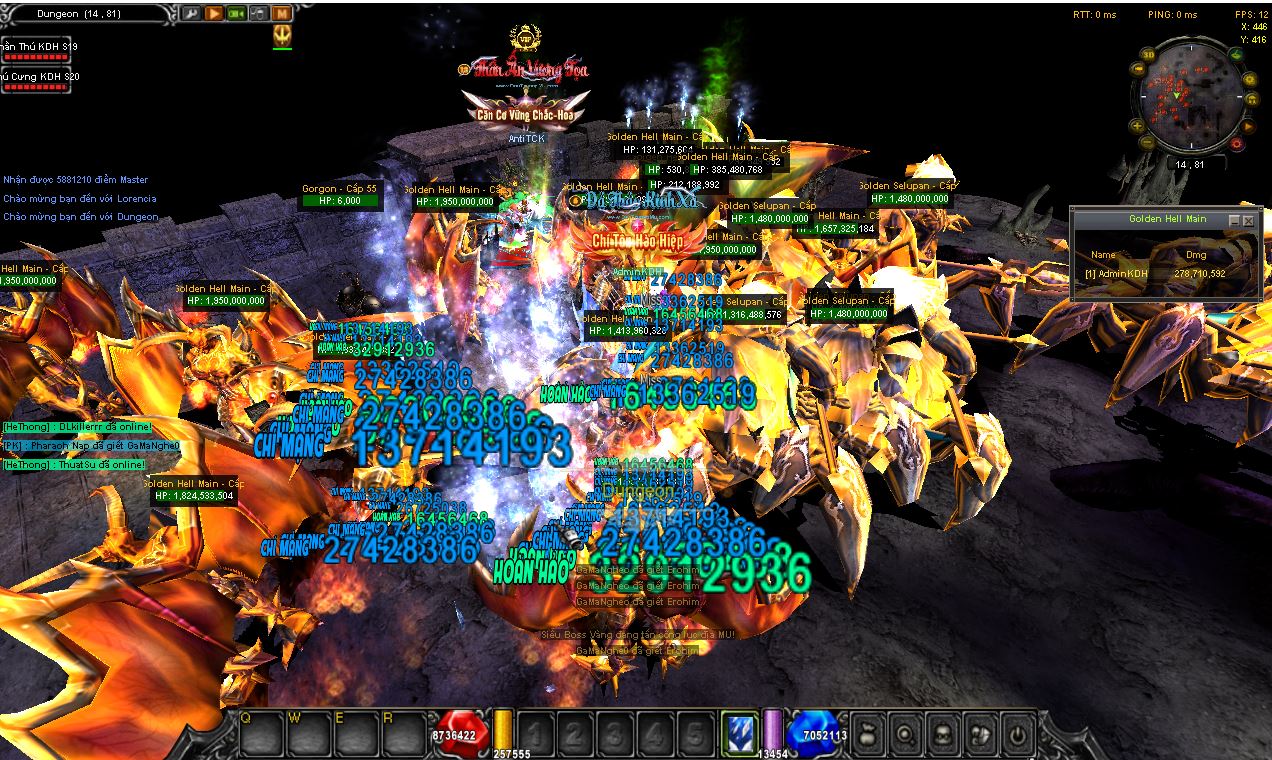The image size is (1272, 760).
Task: Minimize the Golden Hell Main damage window
Action: tap(1234, 220)
